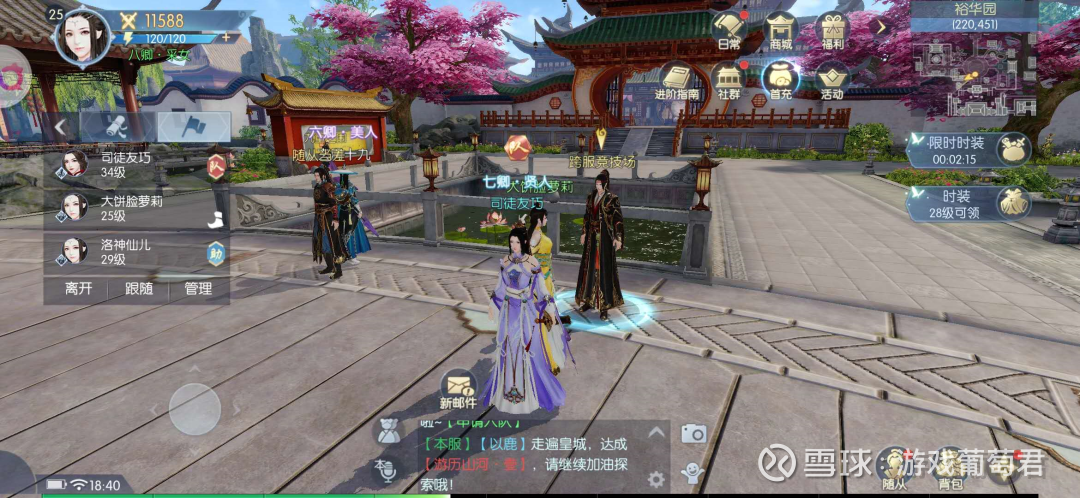Open the camera screenshot mode
Screen dimensions: 1080x498
[693, 433]
